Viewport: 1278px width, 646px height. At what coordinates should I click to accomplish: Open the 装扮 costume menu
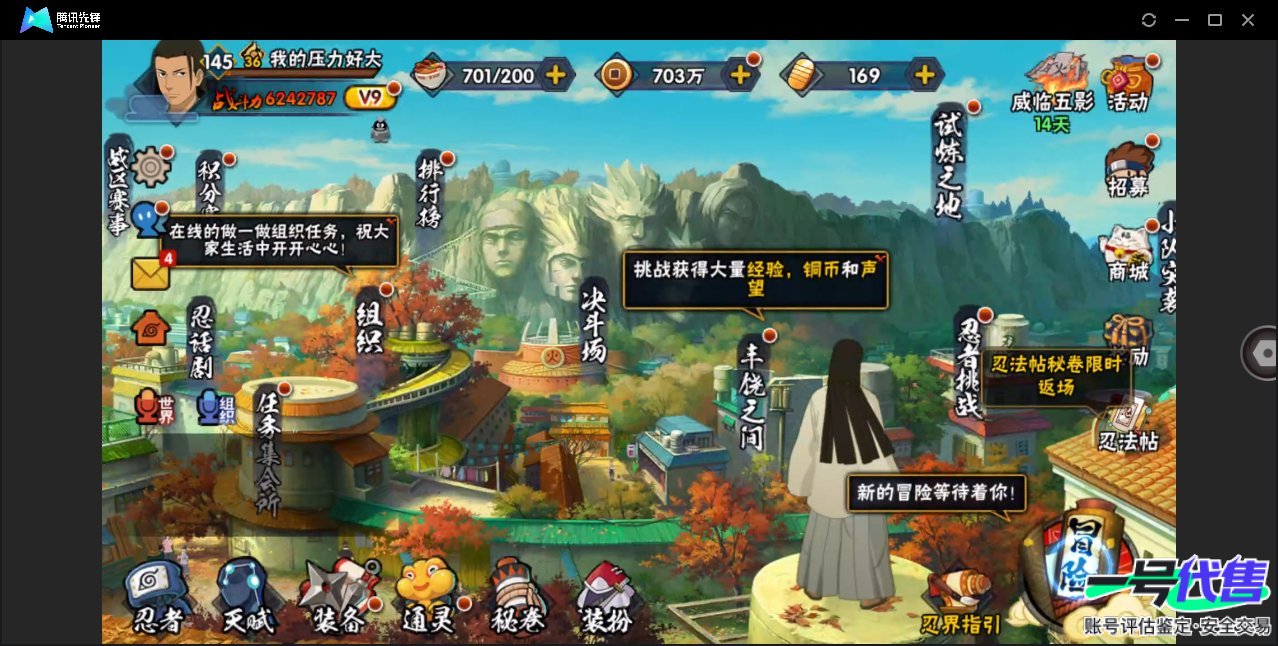[605, 598]
